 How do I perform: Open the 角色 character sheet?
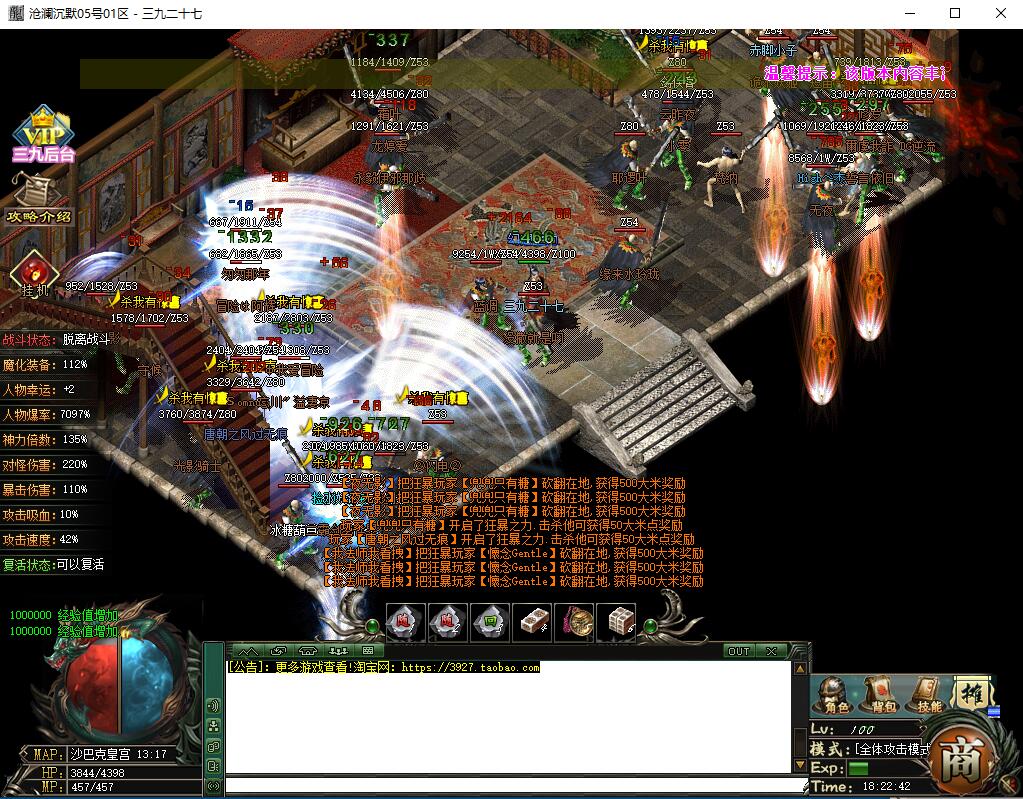pyautogui.click(x=836, y=694)
